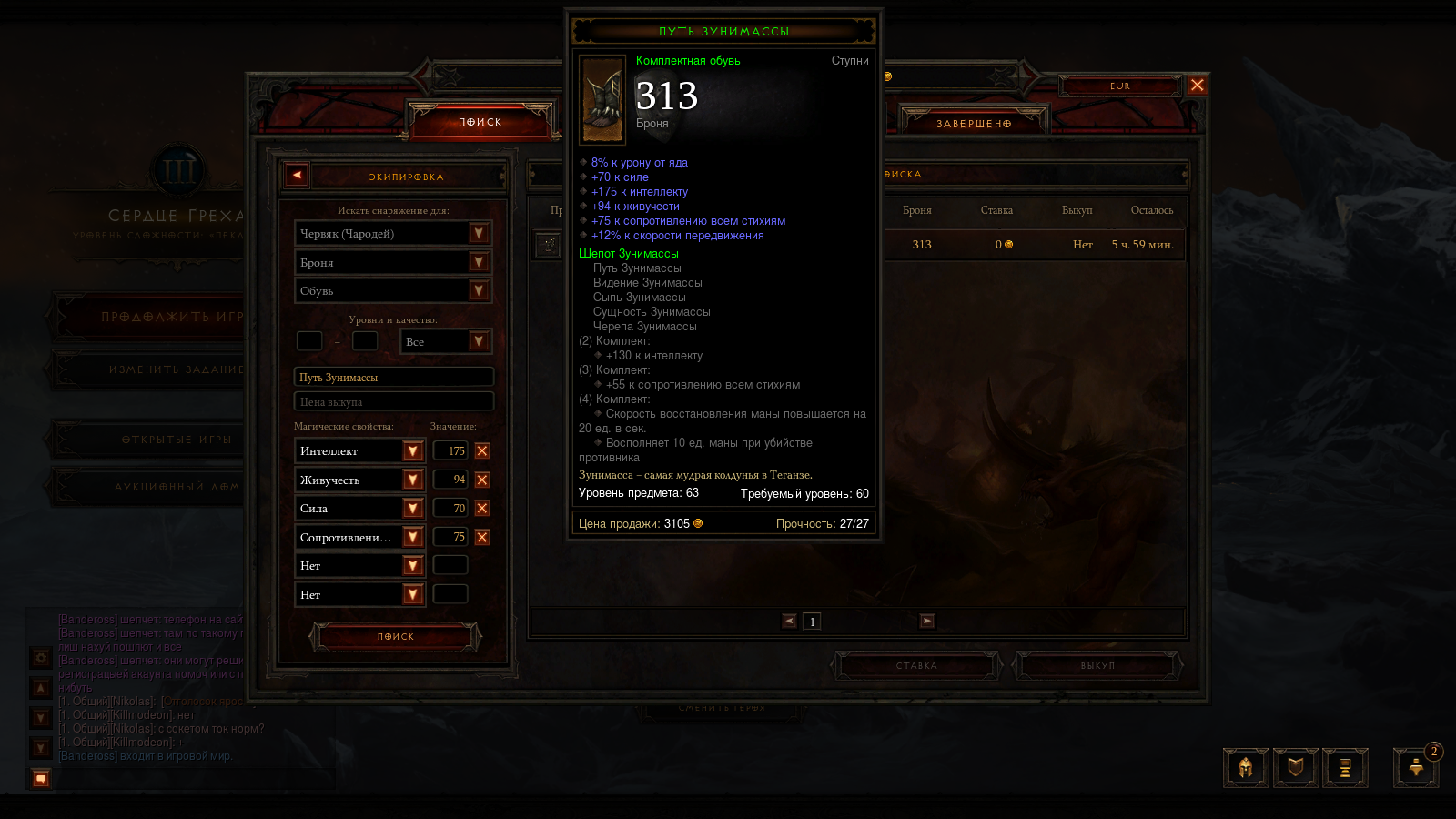This screenshot has width=1456, height=819.
Task: Click the item name field Путь Зунимассы
Action: (393, 377)
